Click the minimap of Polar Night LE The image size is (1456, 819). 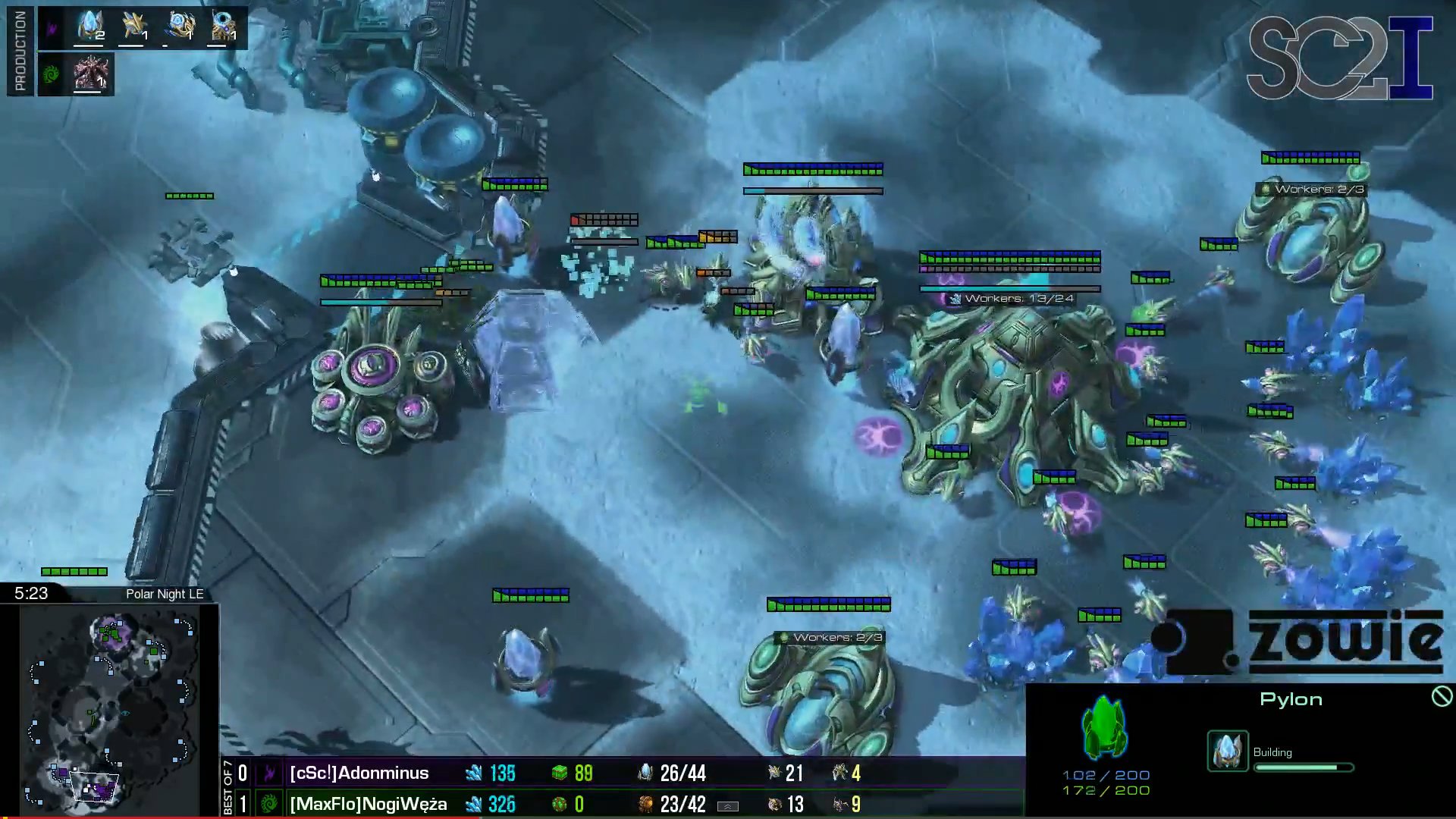tap(110, 711)
